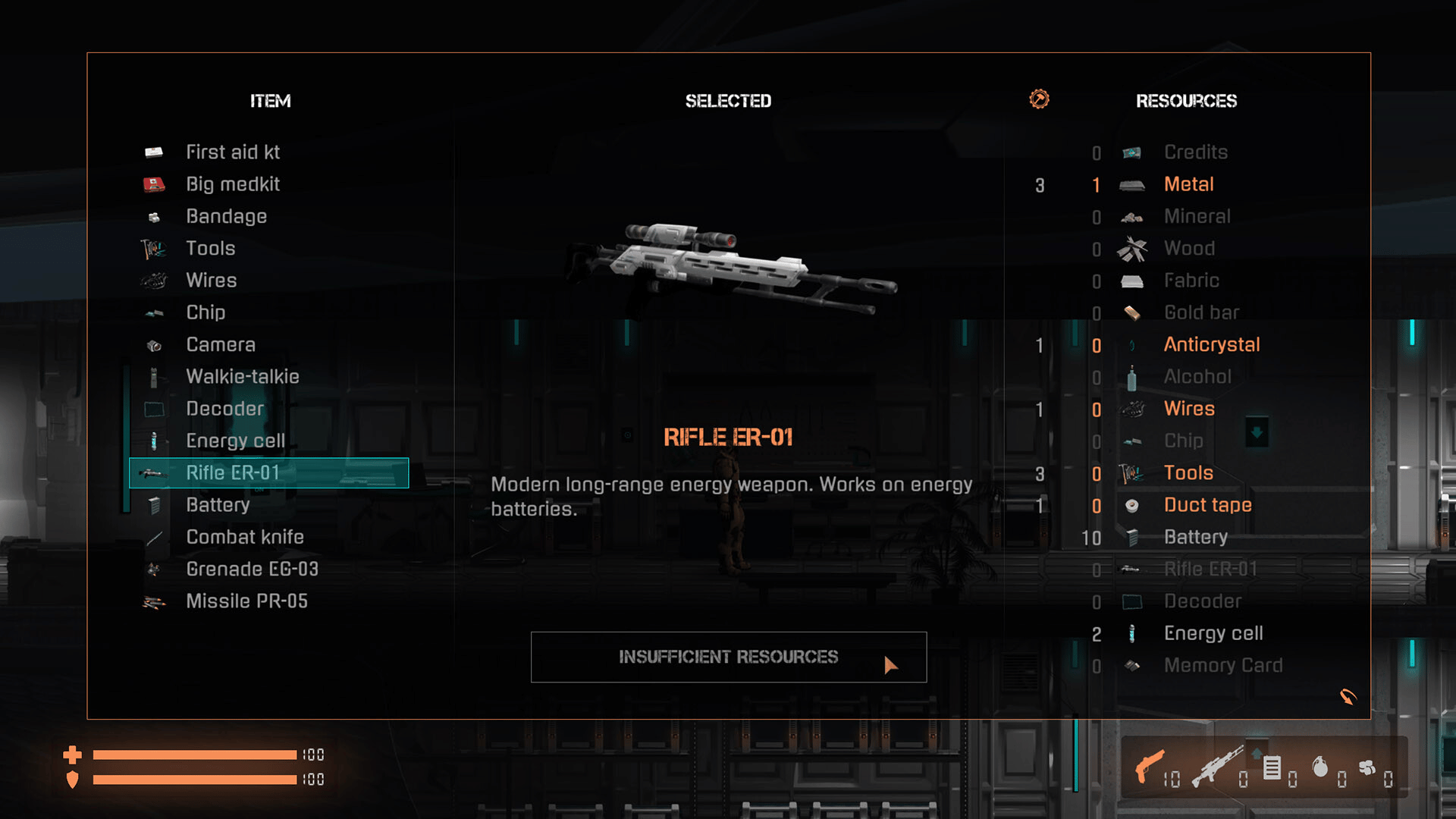Select the grenade slot in the HUD
The image size is (1456, 819).
[x=1320, y=767]
